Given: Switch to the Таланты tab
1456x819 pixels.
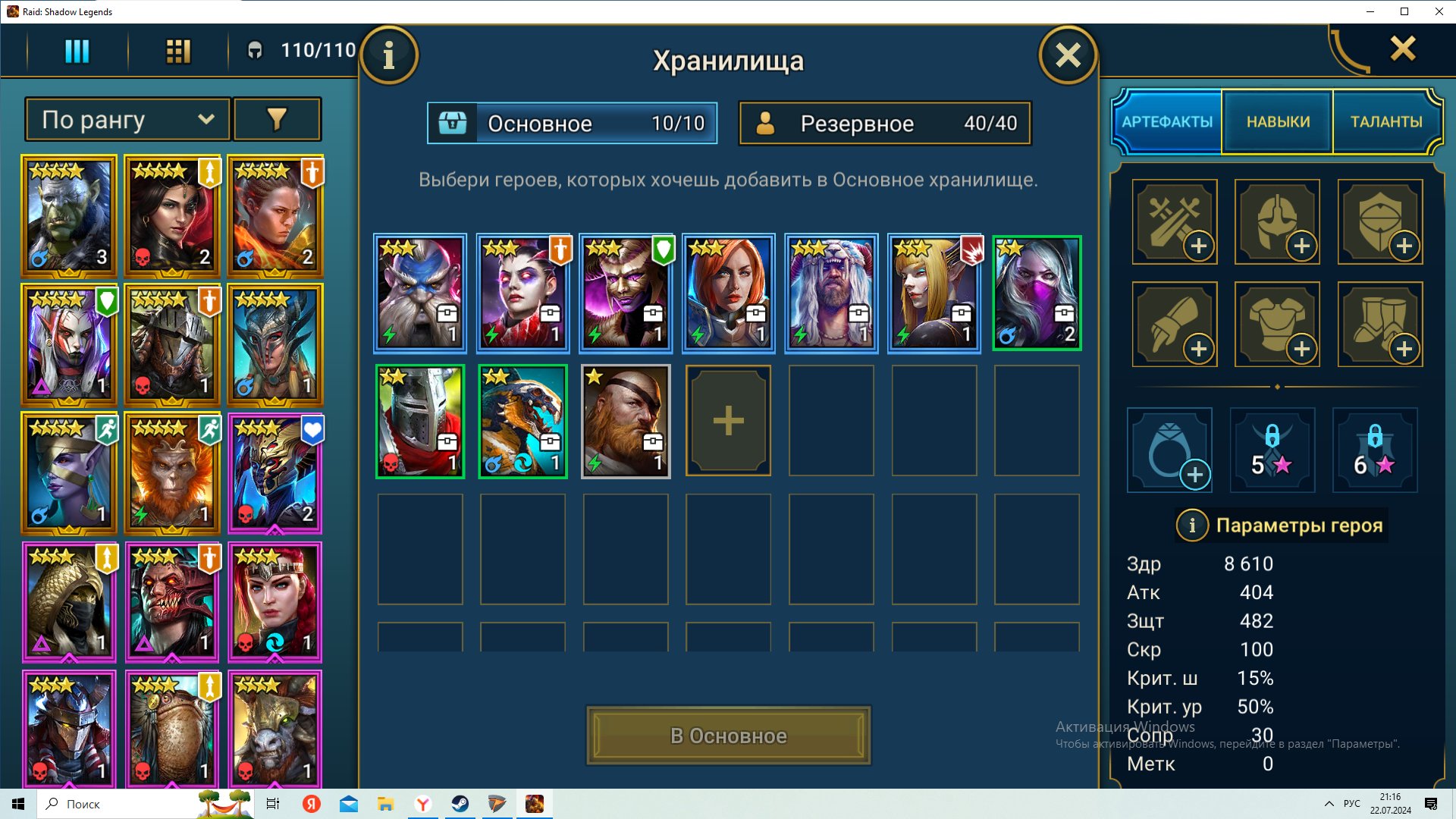Looking at the screenshot, I should click(x=1385, y=121).
